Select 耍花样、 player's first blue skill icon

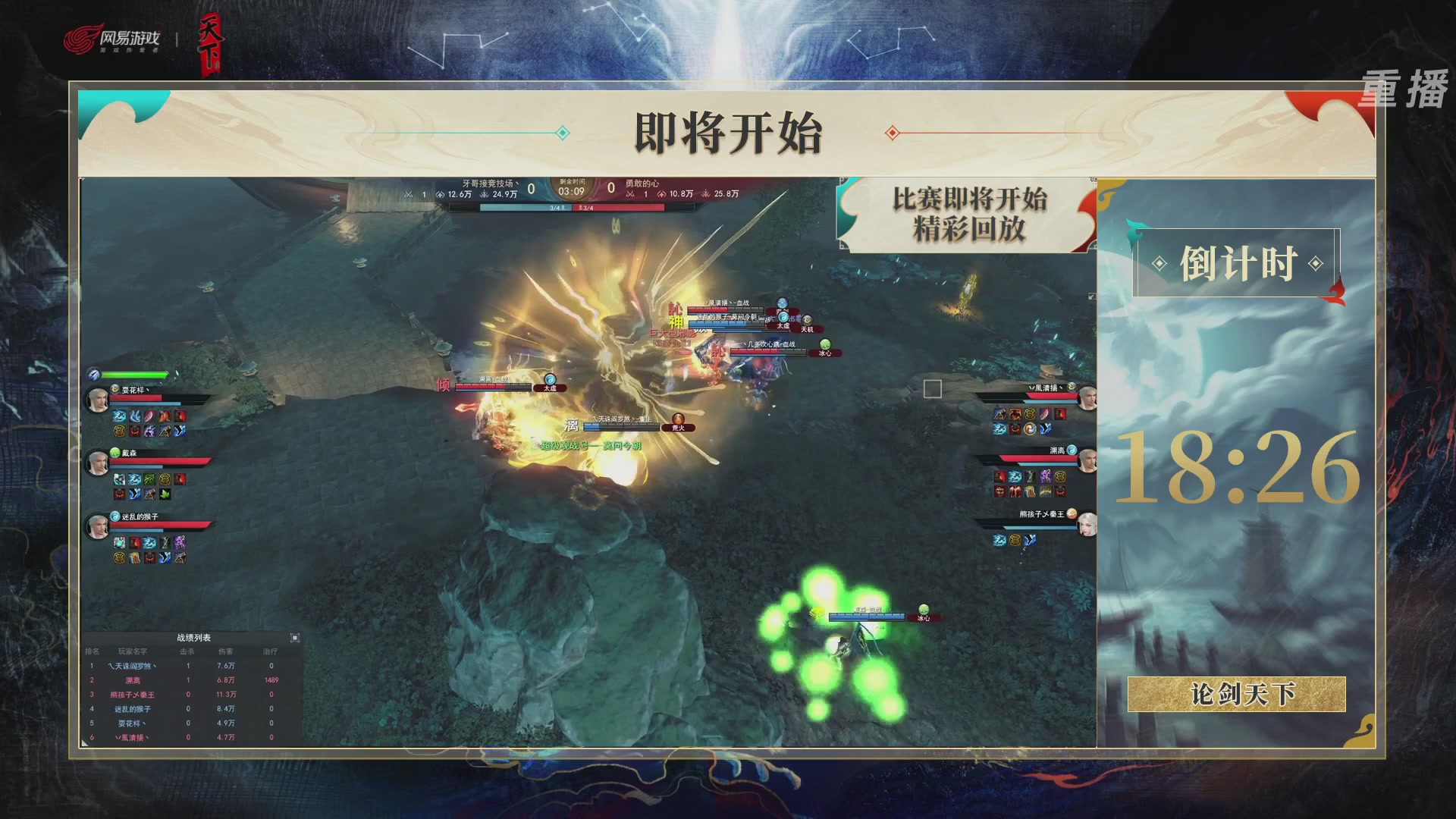[121, 416]
